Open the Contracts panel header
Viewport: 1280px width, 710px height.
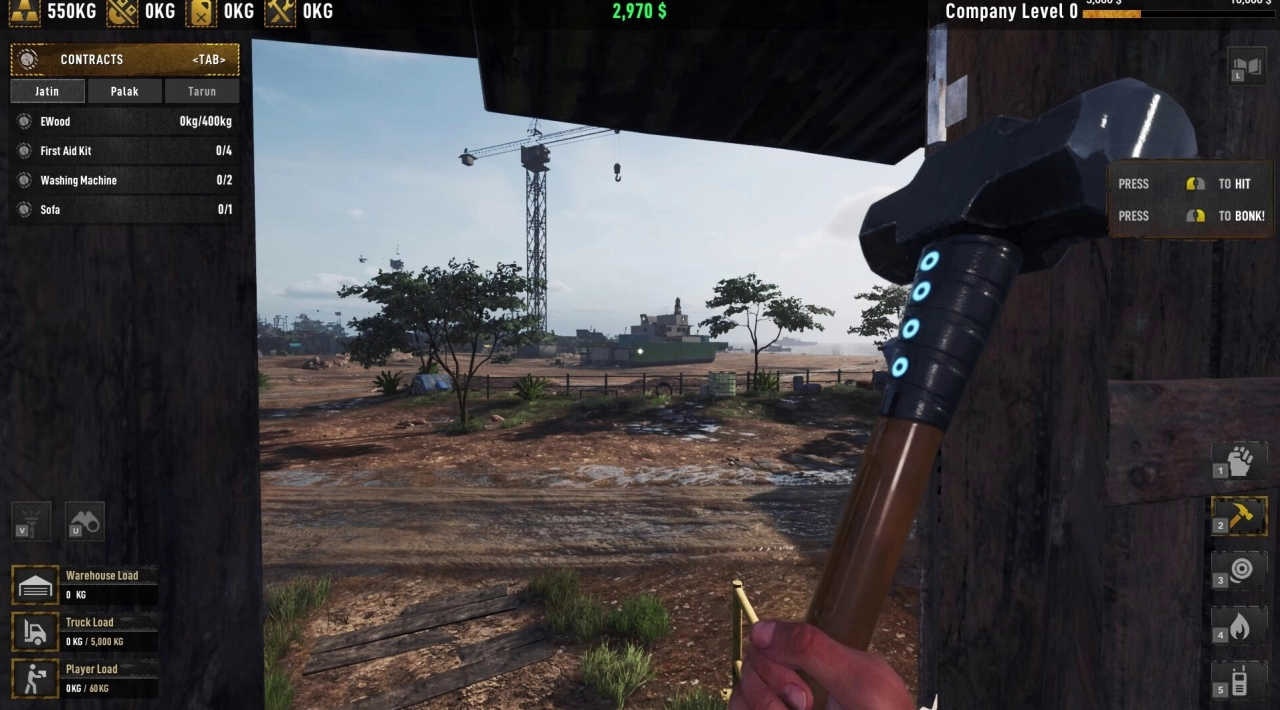click(125, 60)
